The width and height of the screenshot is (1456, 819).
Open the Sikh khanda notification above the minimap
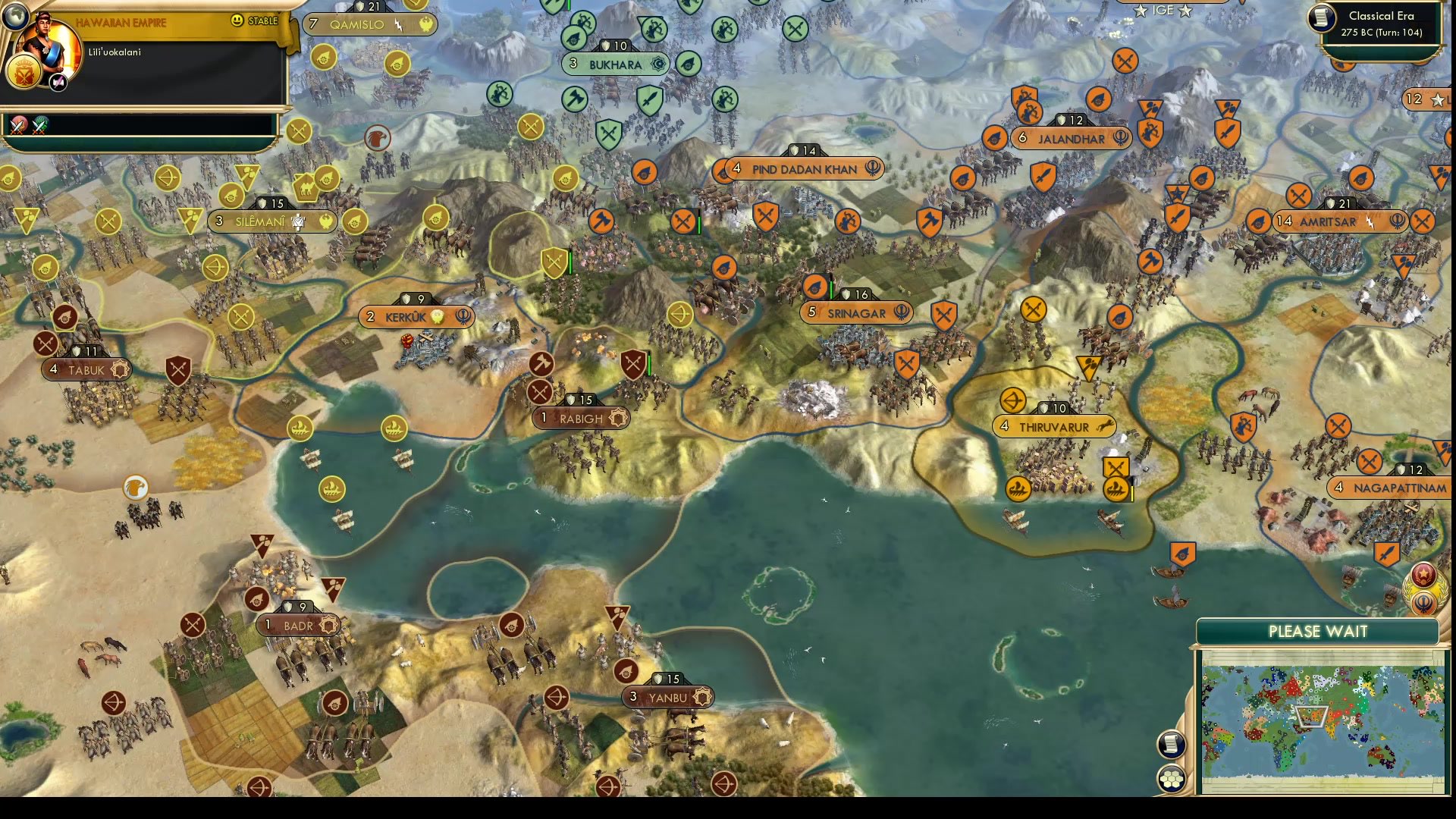1423,603
